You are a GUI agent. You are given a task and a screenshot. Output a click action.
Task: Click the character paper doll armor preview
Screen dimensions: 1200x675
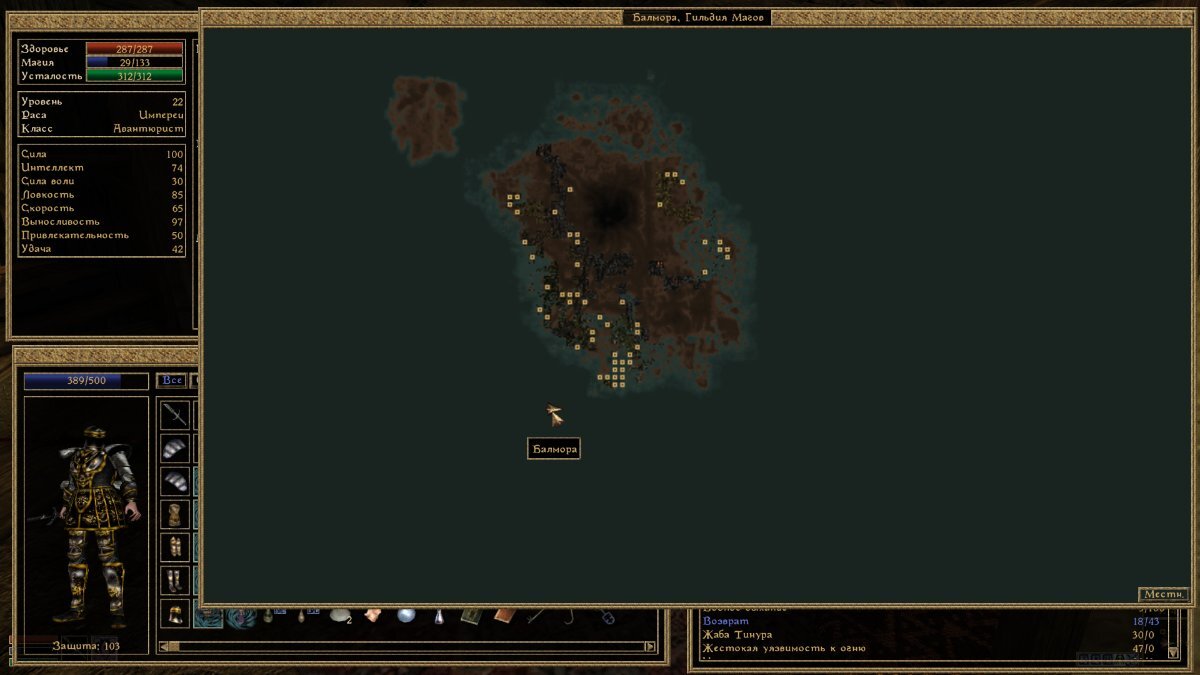pyautogui.click(x=86, y=520)
